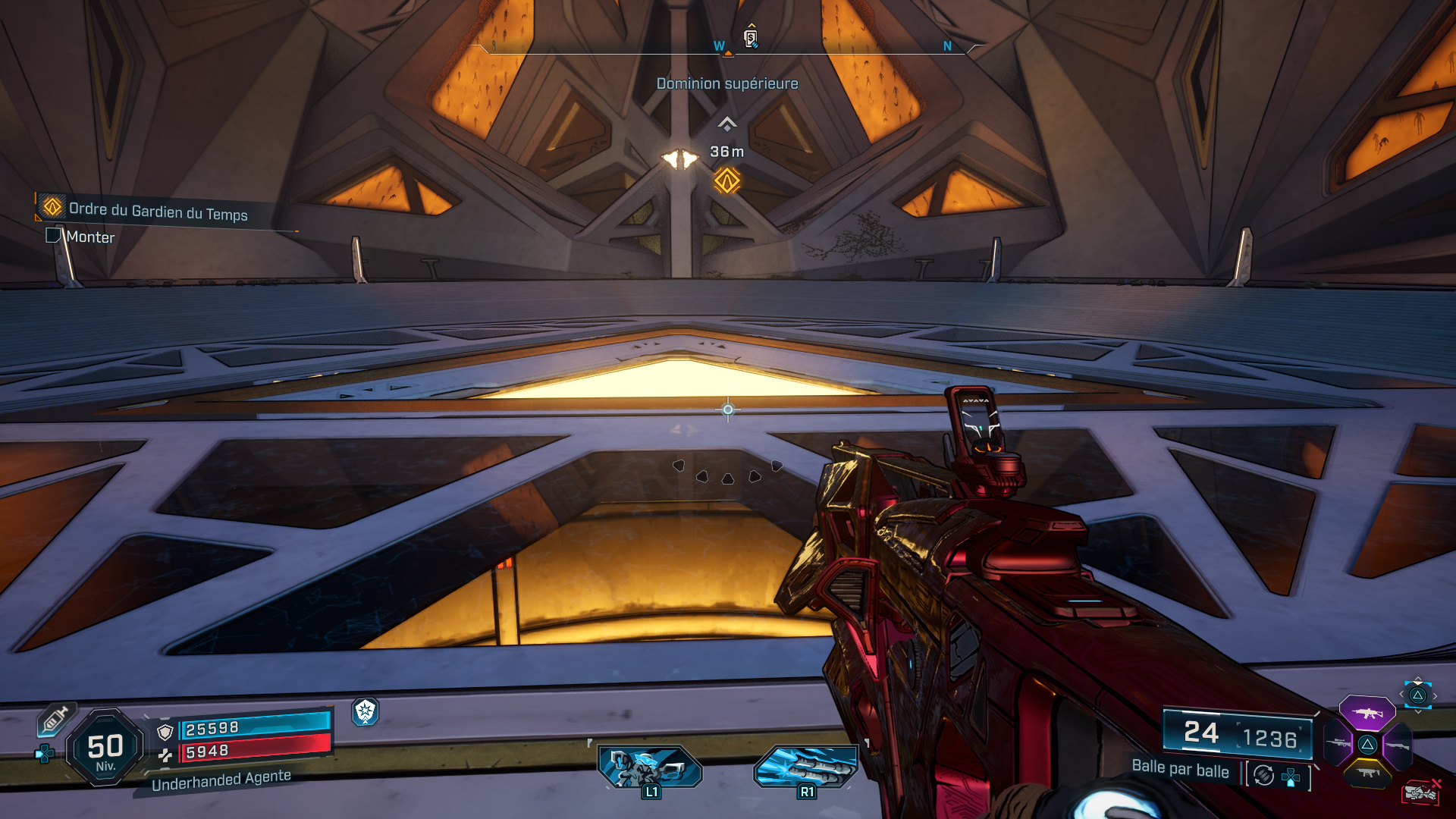Select the sniper rifle weapon wheel slot
The image size is (1456, 819).
click(x=1339, y=744)
